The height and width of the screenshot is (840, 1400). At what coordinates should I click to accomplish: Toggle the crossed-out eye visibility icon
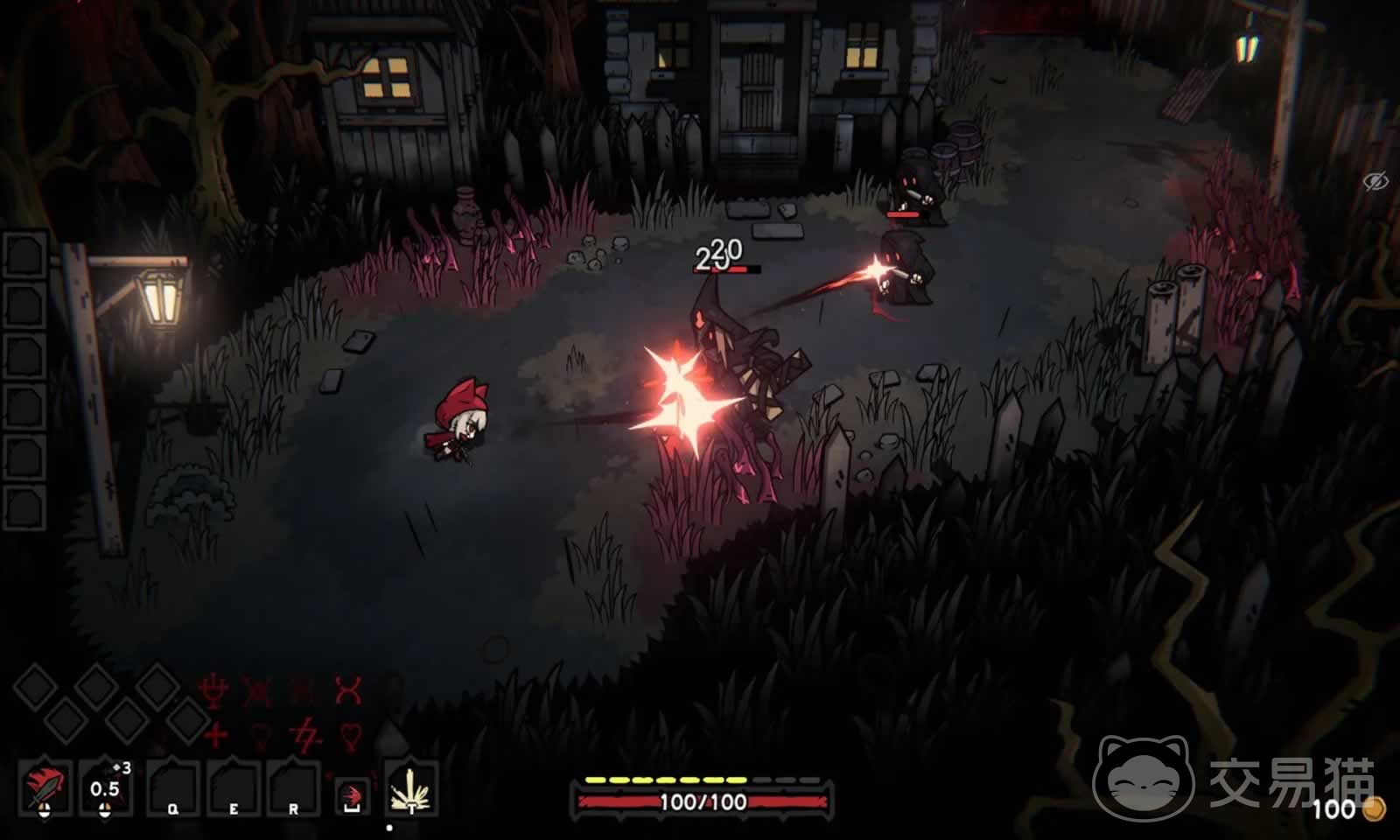click(1375, 182)
